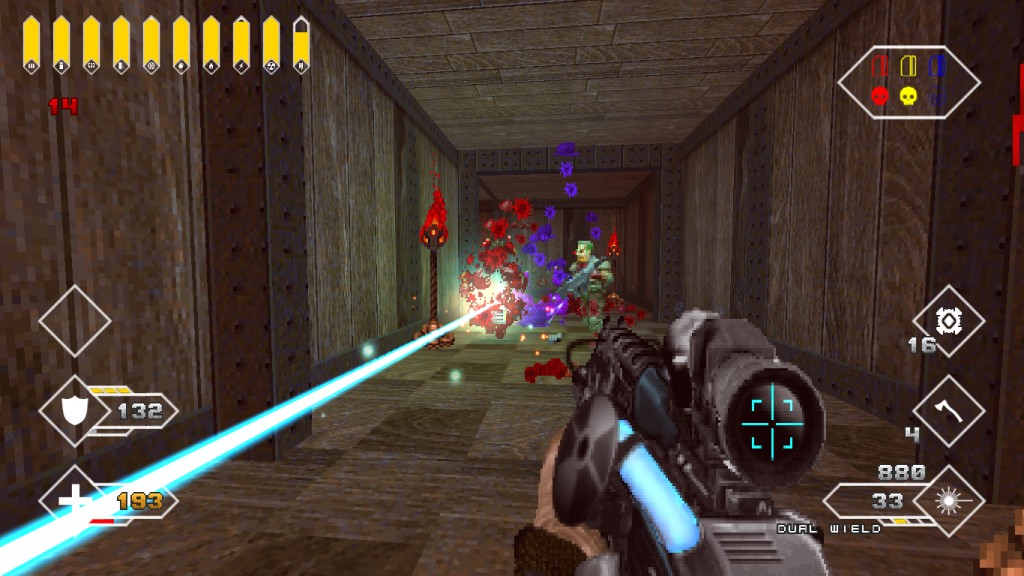Select the bullets ammo gauge
Screen dimensions: 1024x576
31,45
